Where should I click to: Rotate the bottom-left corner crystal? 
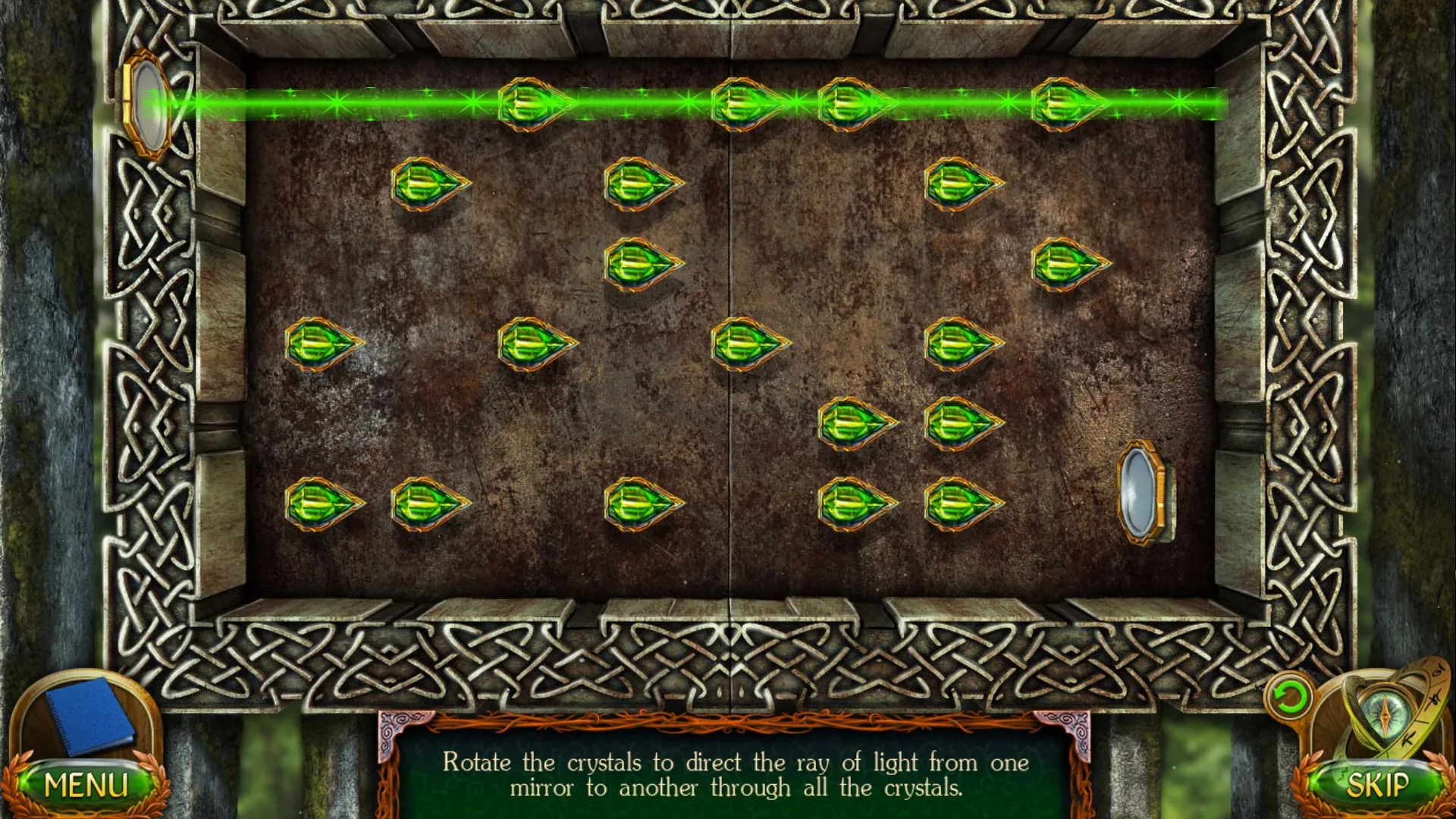pos(322,504)
